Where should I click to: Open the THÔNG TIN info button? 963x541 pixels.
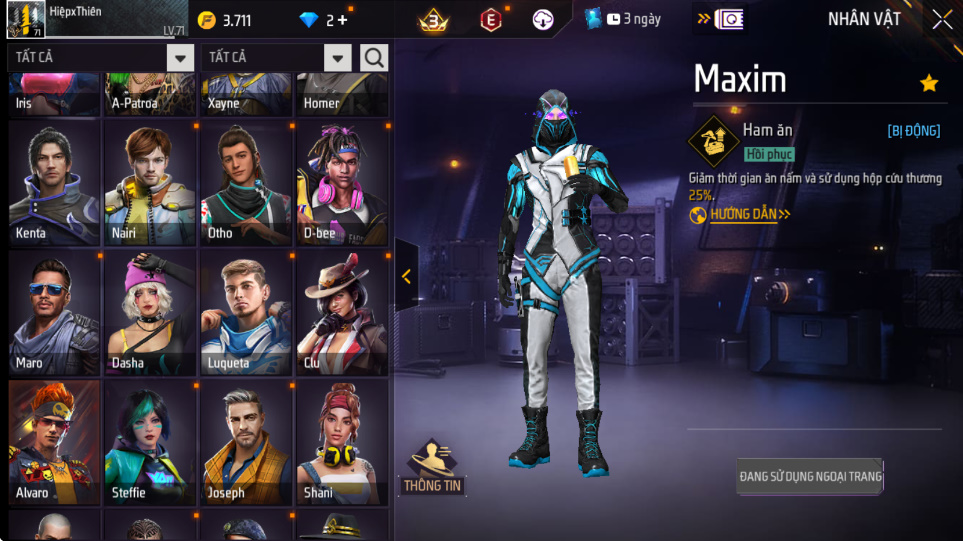[432, 468]
